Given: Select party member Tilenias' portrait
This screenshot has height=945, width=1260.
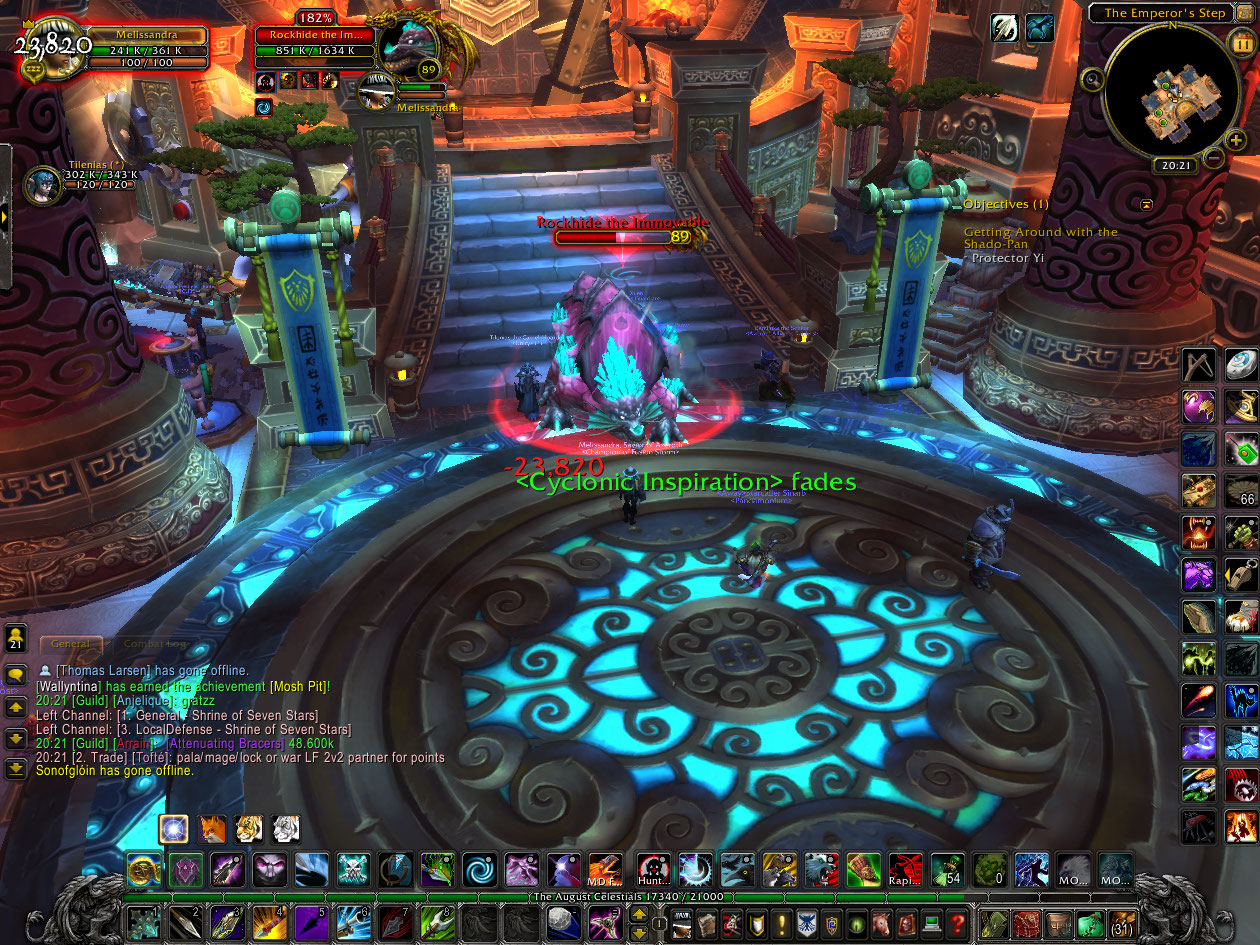Looking at the screenshot, I should coord(42,185).
